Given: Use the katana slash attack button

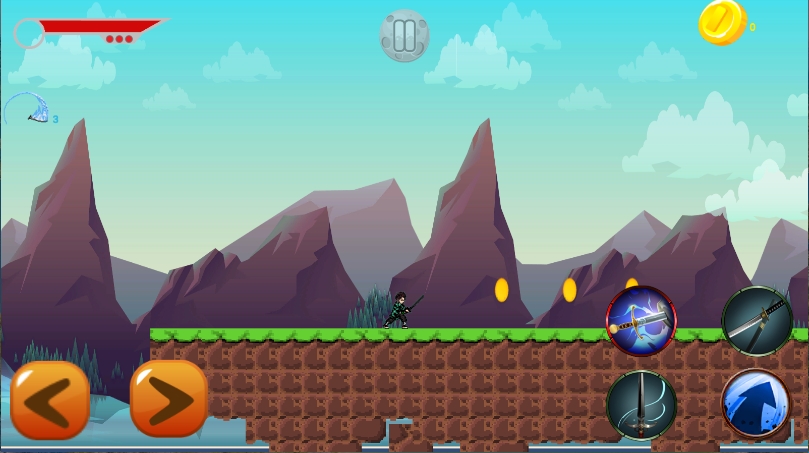Looking at the screenshot, I should [757, 321].
